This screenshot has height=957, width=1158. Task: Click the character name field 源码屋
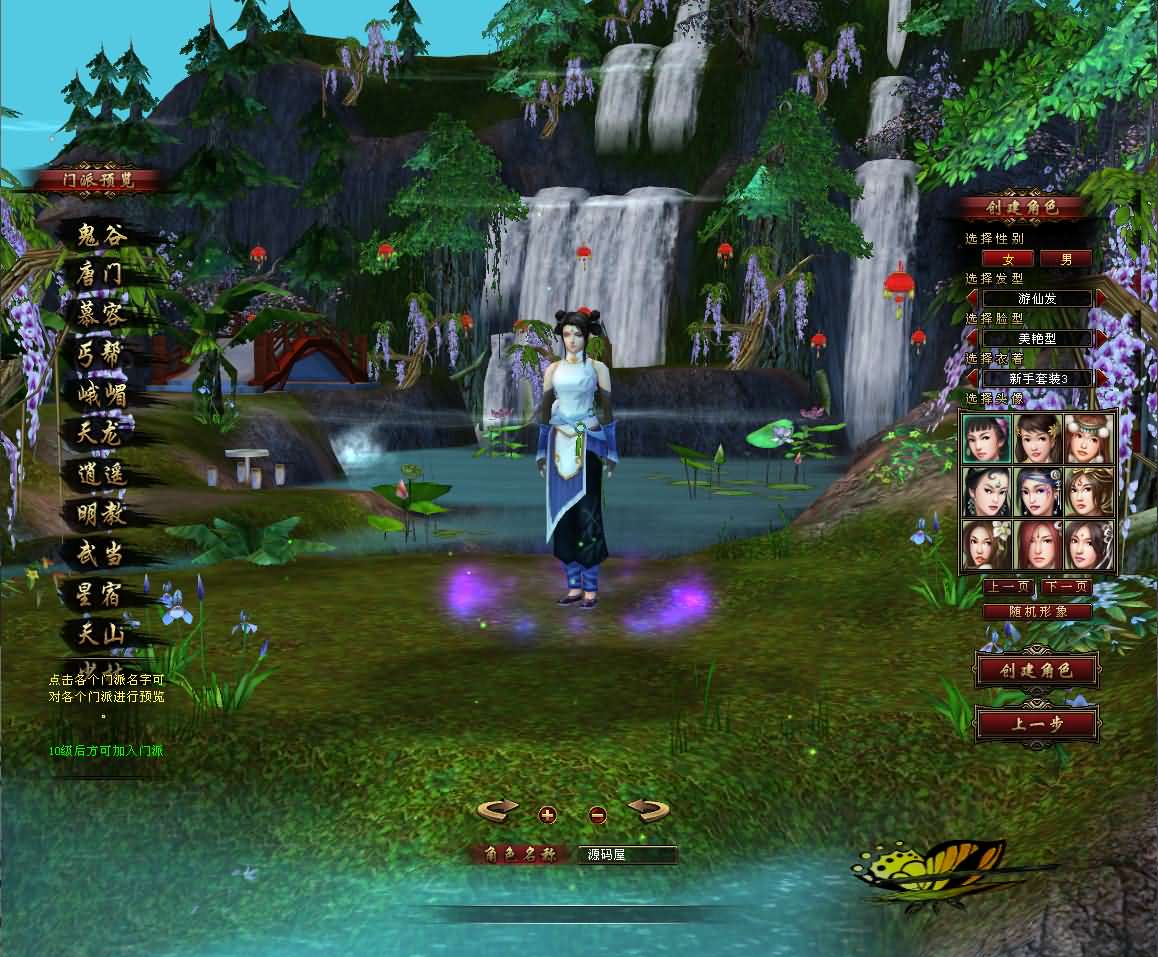626,855
